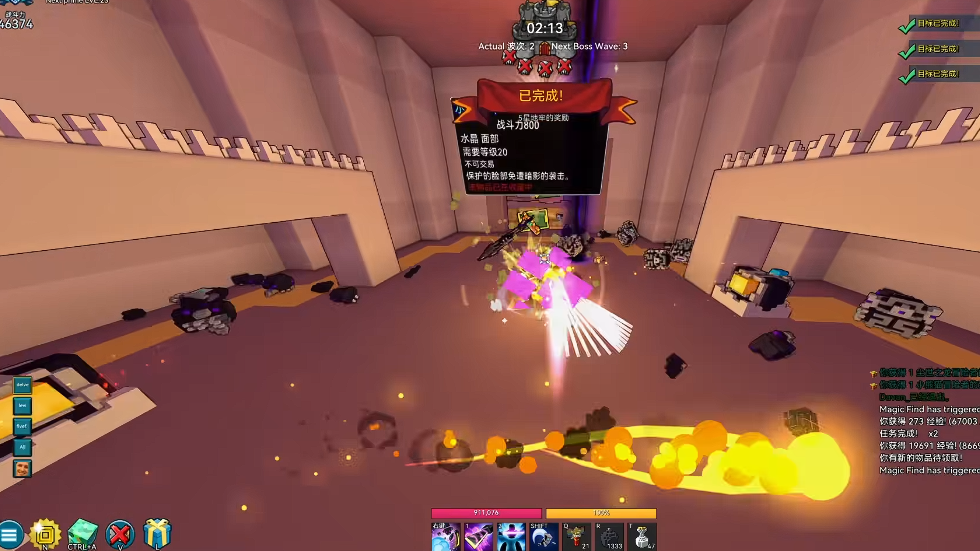Select the 'All' chat channel tab

(22, 446)
